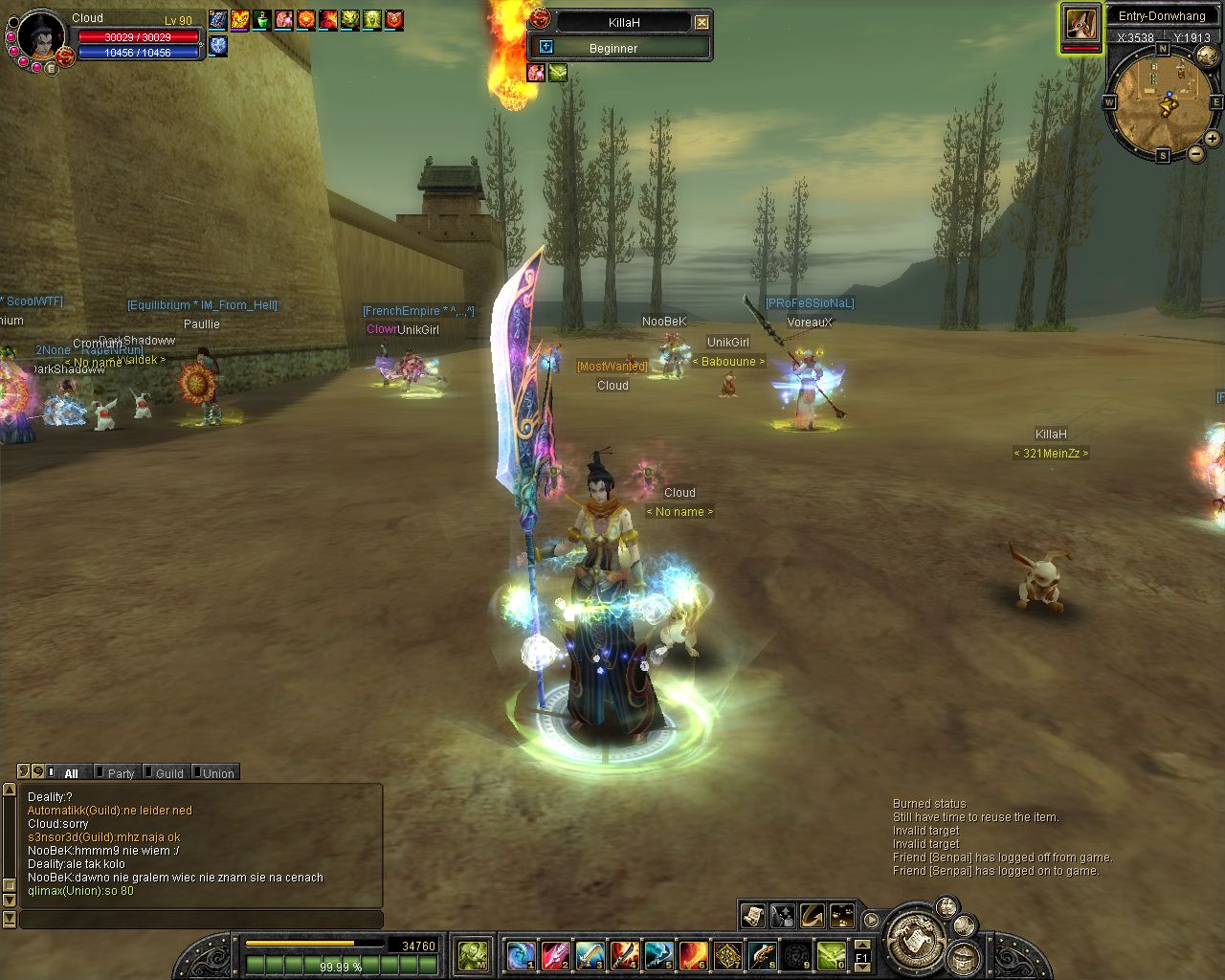
Task: Activate the hotbar skill in slot 1
Action: click(x=522, y=955)
